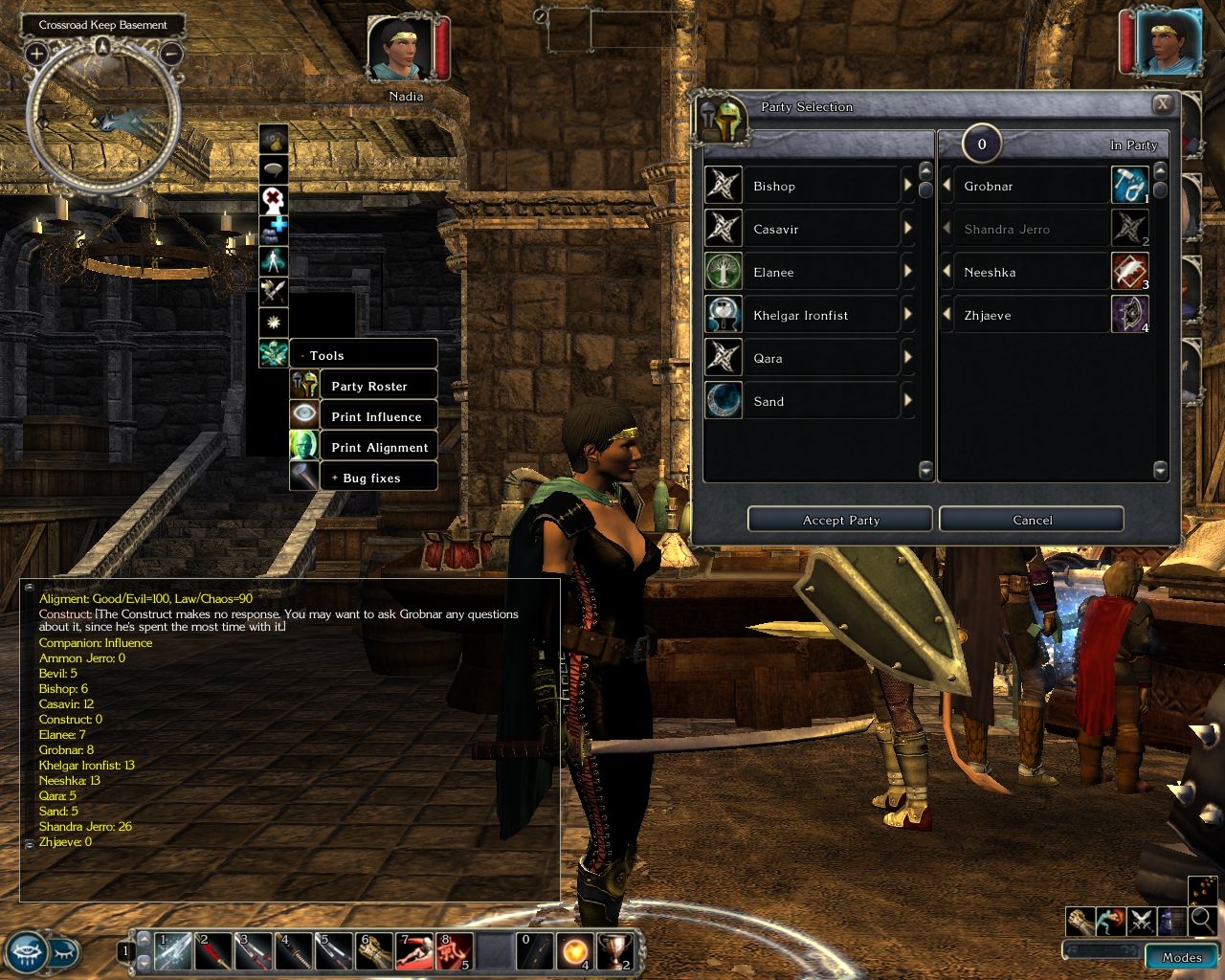Zoom out the minimap with minus button
The width and height of the screenshot is (1225, 980).
171,54
